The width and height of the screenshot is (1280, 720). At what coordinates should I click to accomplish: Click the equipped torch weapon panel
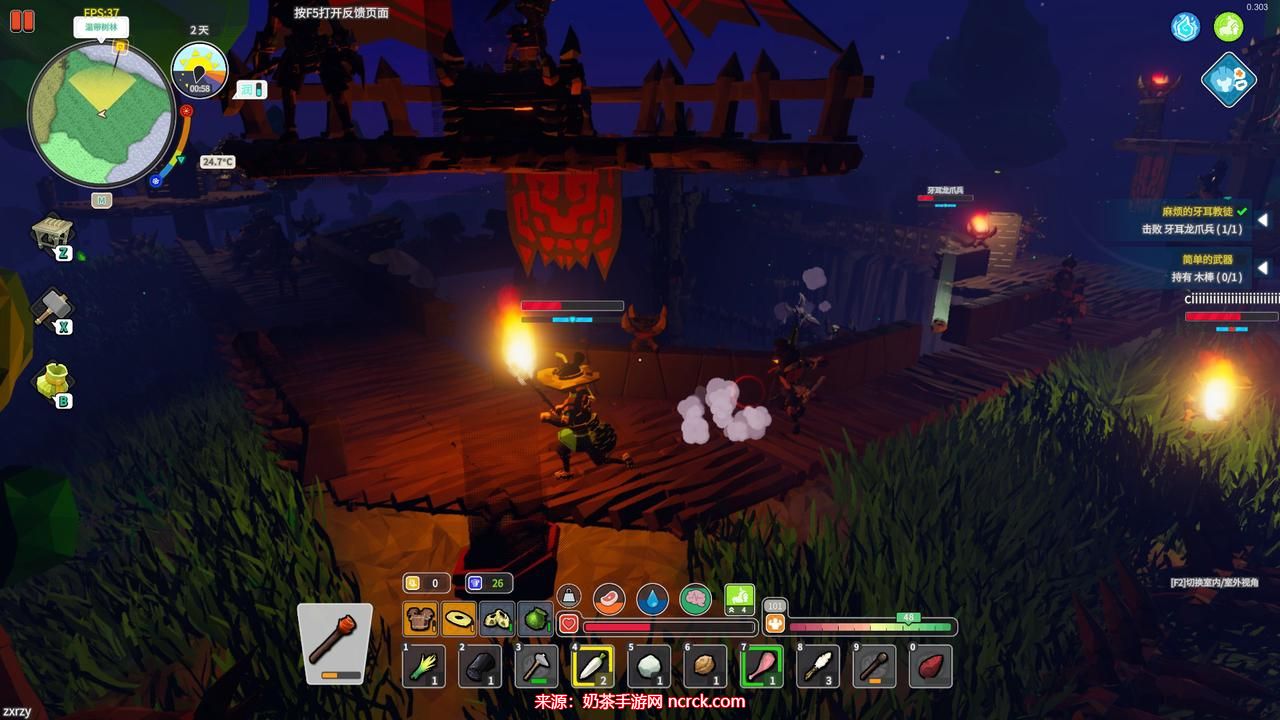[334, 643]
